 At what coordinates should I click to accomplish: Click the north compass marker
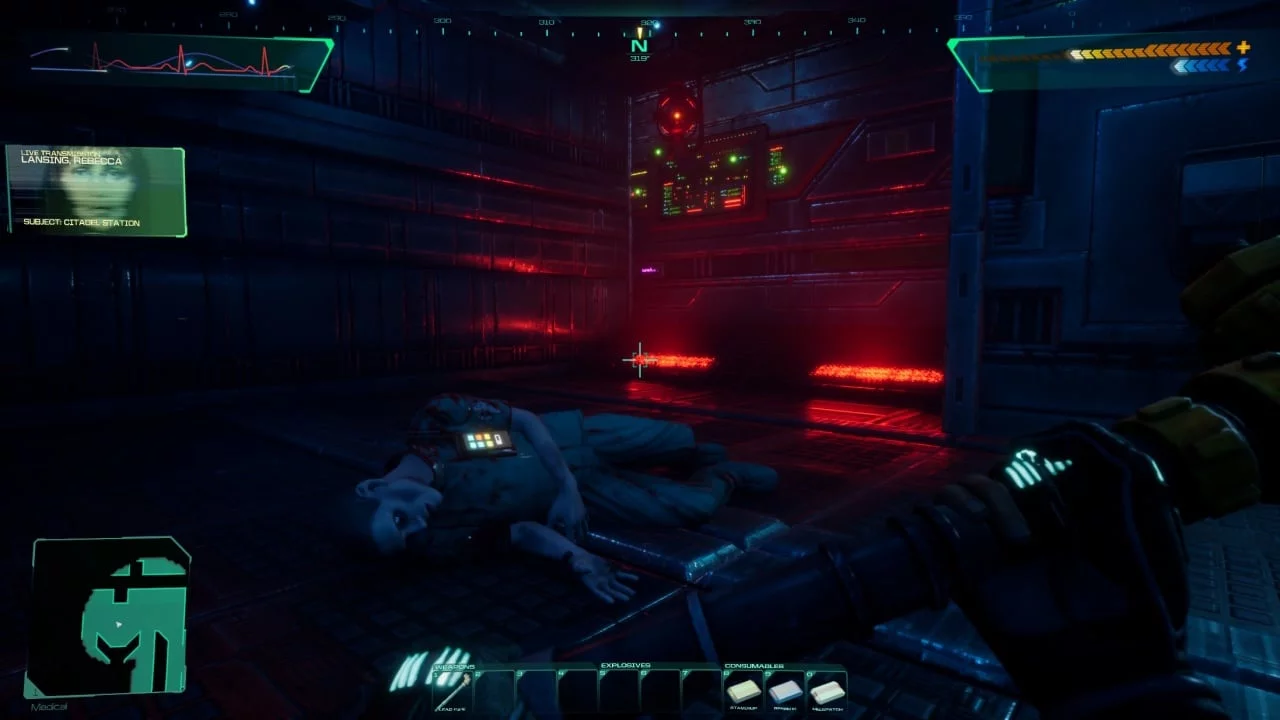pos(639,46)
